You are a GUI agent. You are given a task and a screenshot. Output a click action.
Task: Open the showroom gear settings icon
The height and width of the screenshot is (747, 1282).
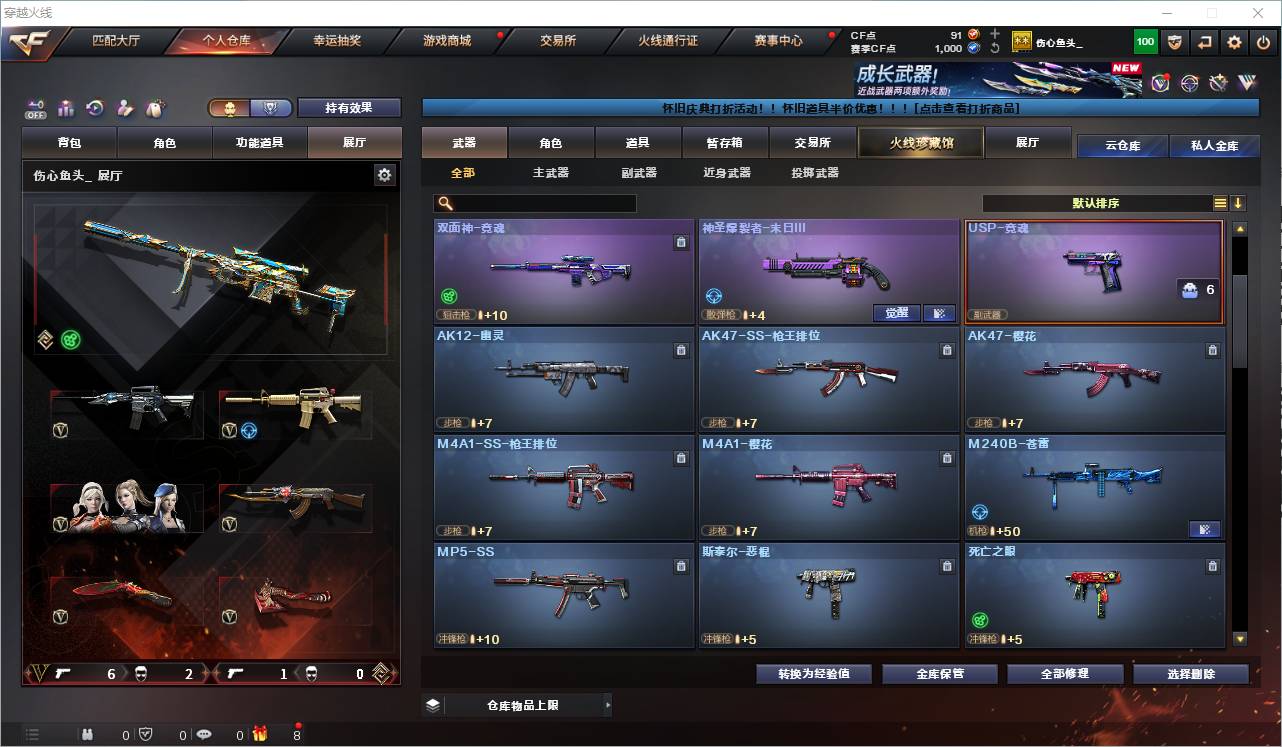pos(384,175)
